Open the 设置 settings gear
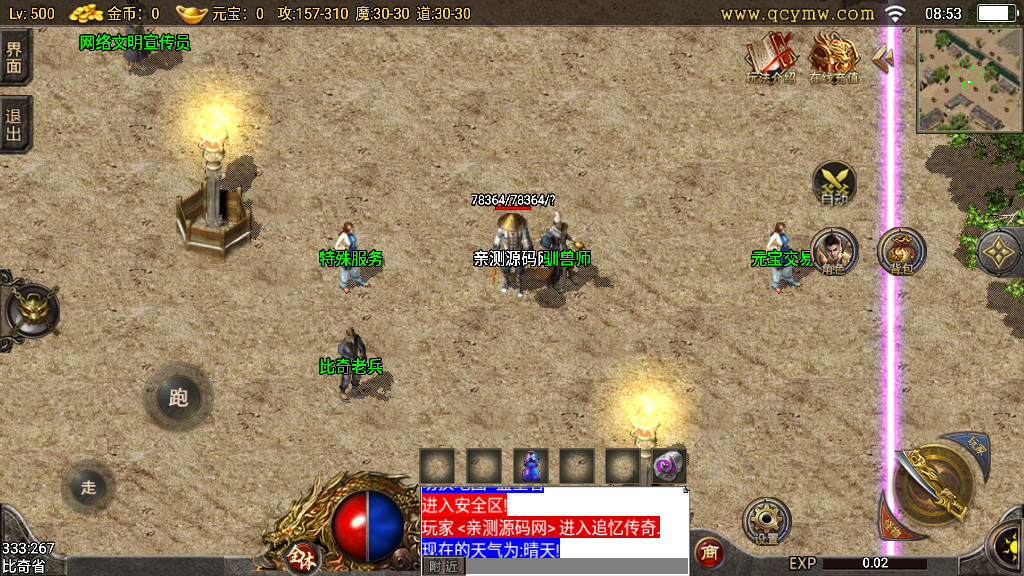 (x=767, y=522)
